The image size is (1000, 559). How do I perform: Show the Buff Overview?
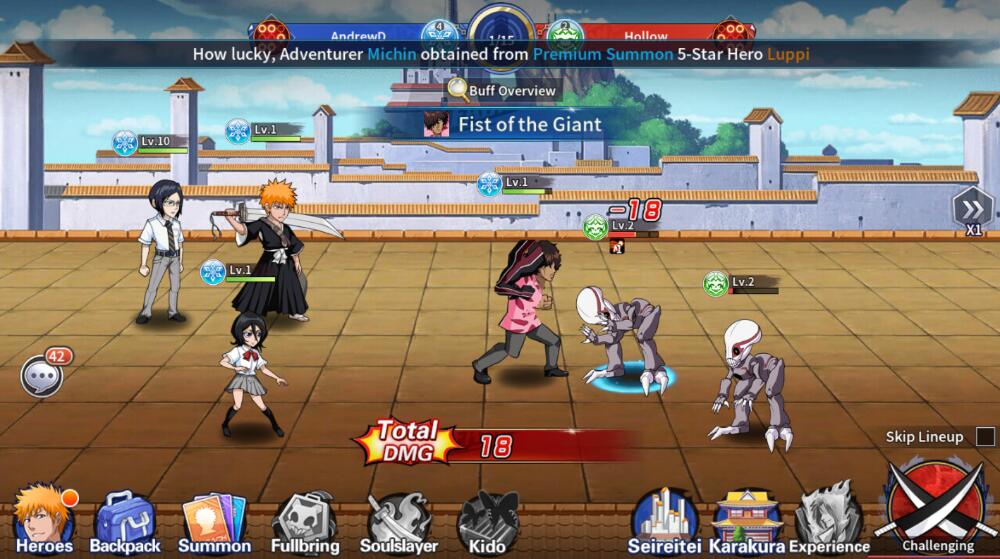[502, 91]
